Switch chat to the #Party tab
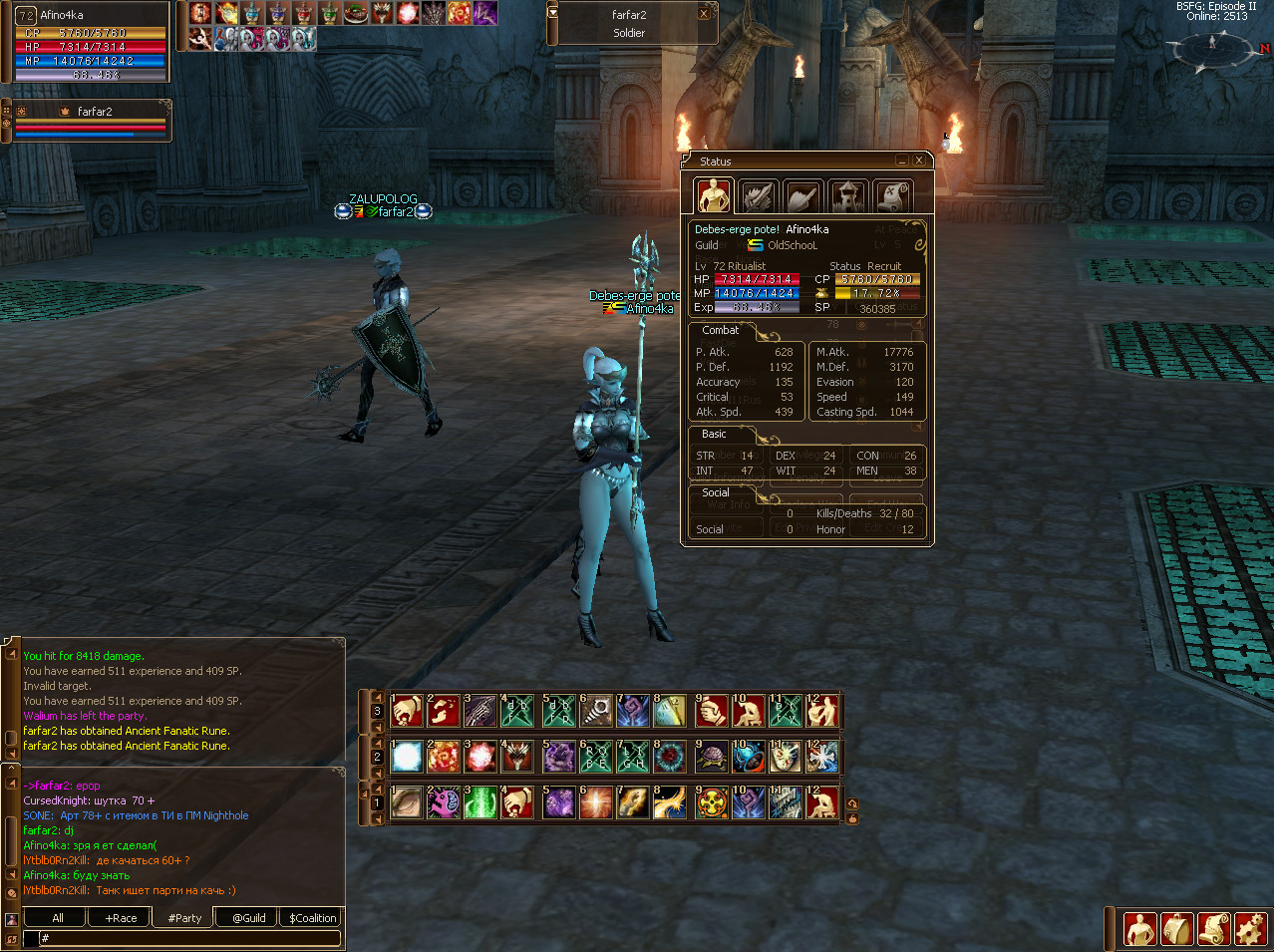This screenshot has width=1276, height=952. pos(184,918)
